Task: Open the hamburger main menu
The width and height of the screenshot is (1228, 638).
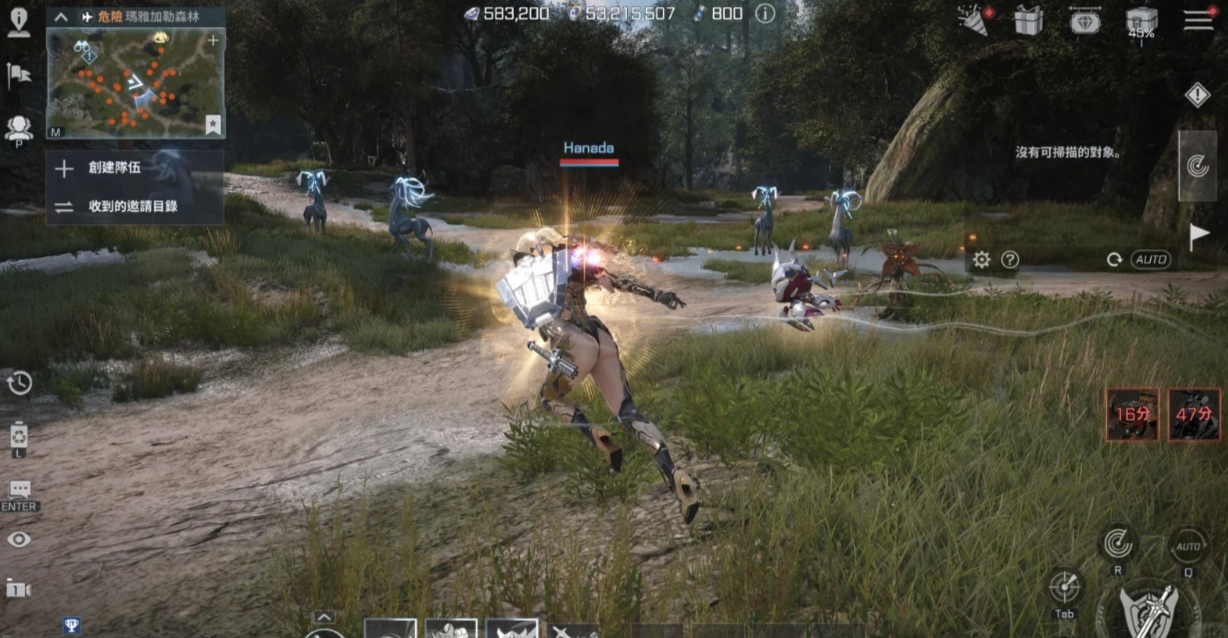Action: pyautogui.click(x=1198, y=20)
